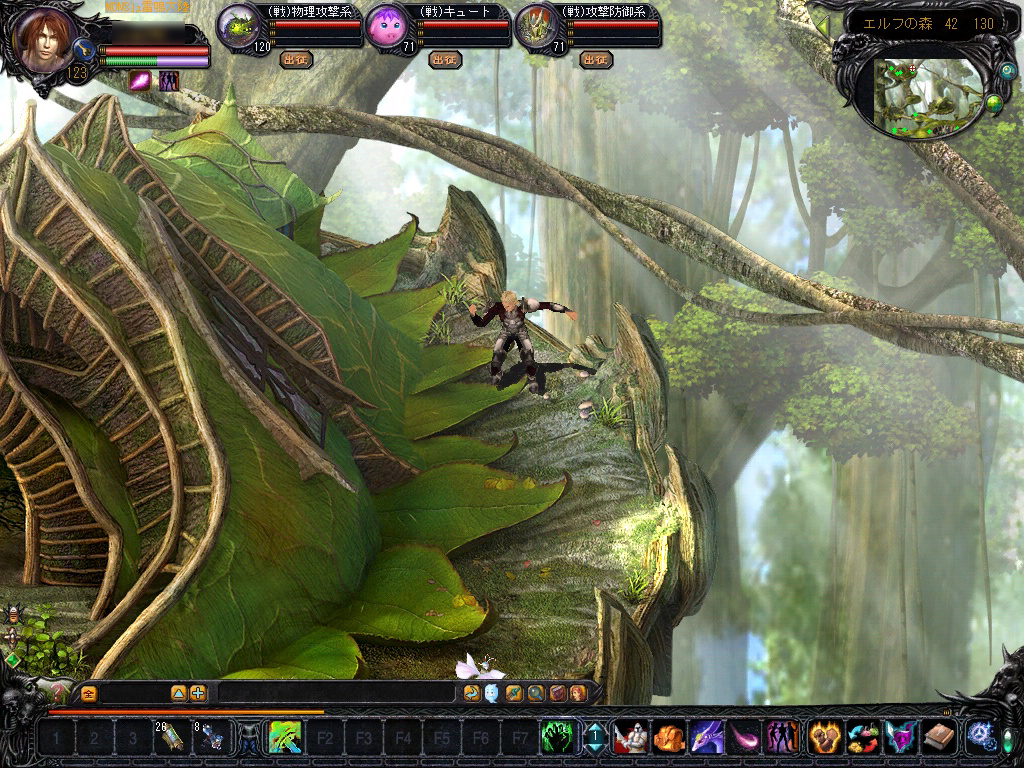Viewport: 1024px width, 768px height.
Task: Select the green dragon pet portrait
Action: click(x=238, y=27)
